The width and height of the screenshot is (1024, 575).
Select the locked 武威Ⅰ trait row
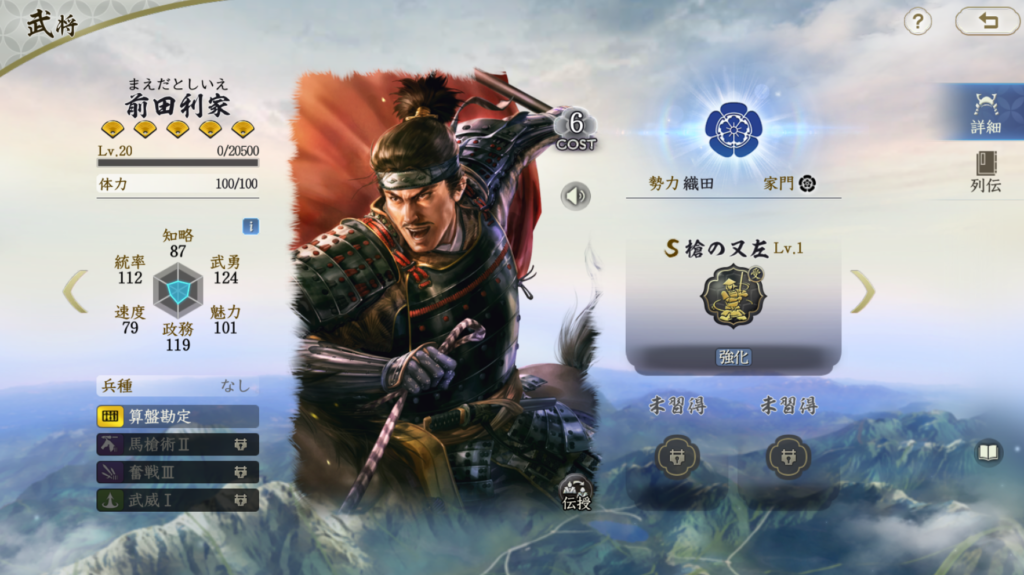coord(177,499)
